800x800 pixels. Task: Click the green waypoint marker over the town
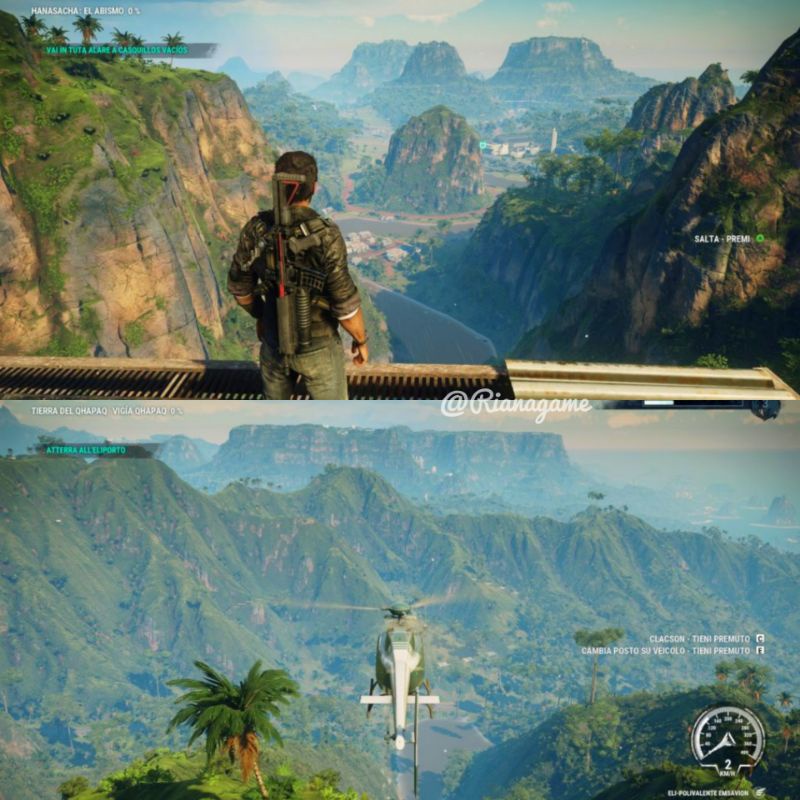click(482, 146)
